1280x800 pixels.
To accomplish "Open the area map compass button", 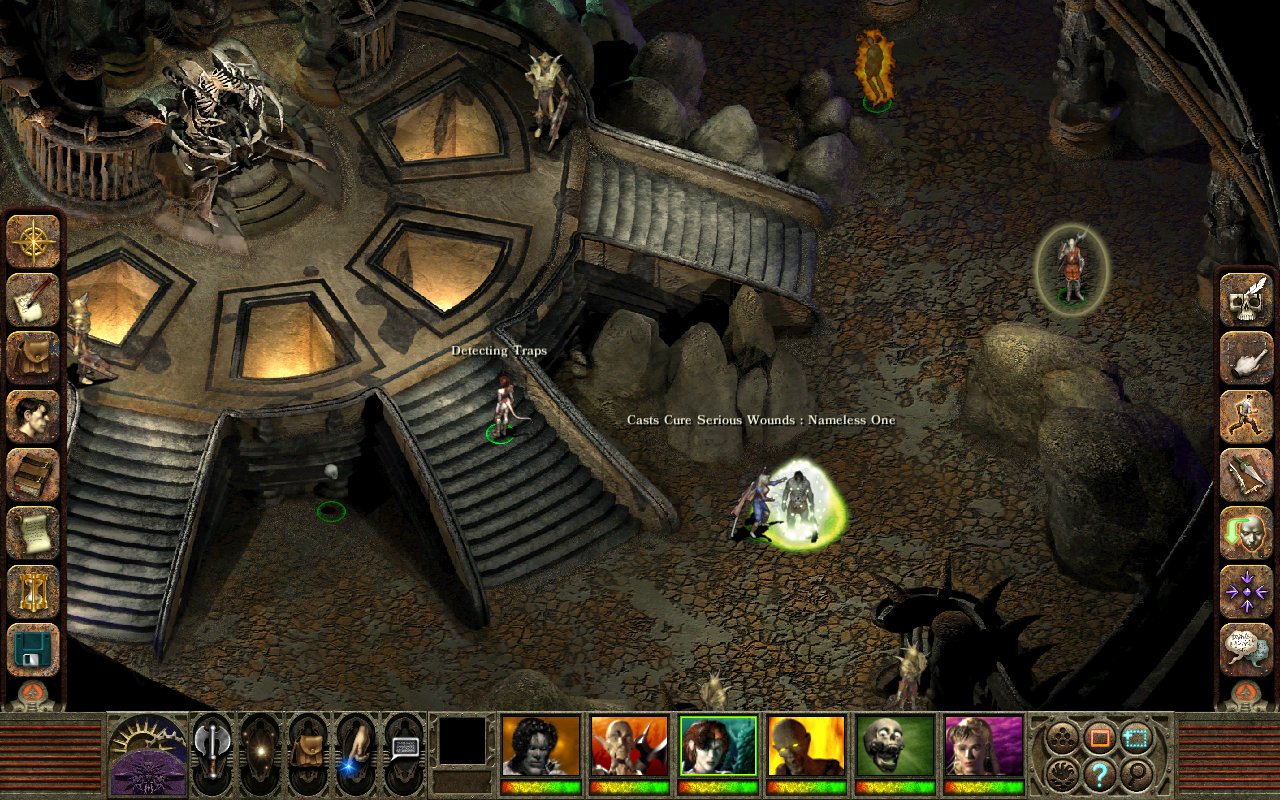I will pos(34,241).
